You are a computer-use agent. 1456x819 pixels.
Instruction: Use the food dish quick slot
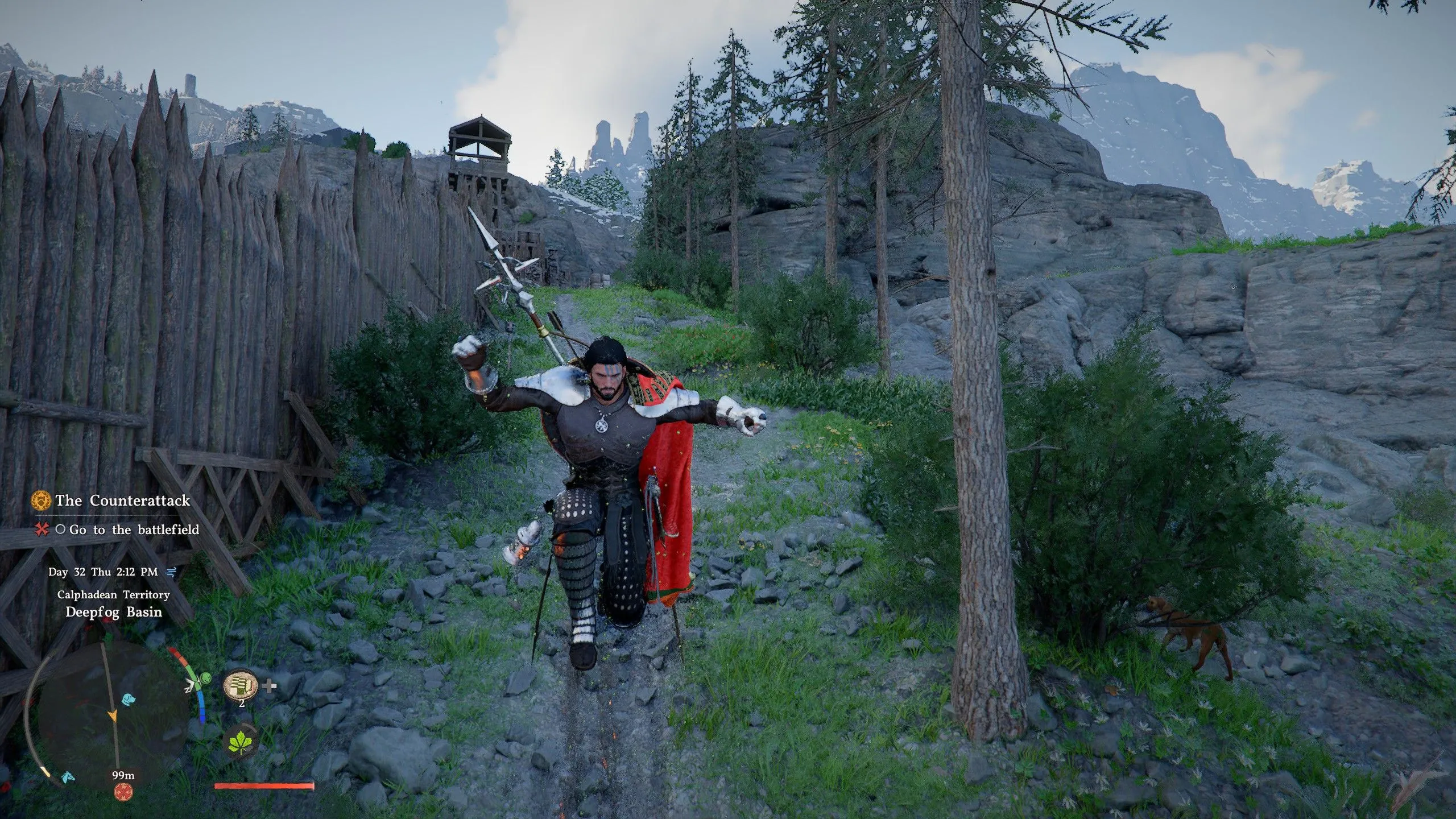(241, 685)
